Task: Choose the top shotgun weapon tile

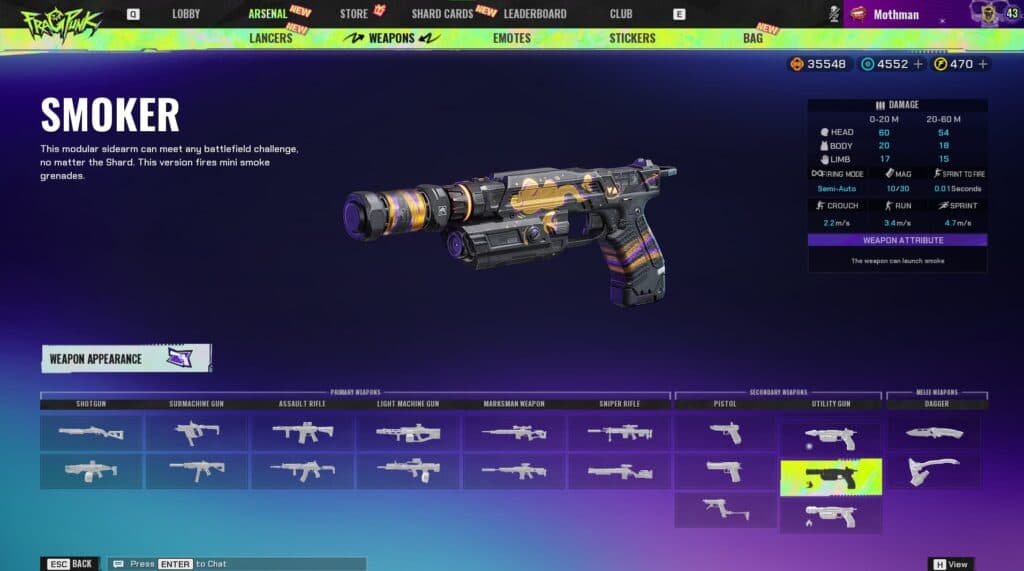Action: 91,432
